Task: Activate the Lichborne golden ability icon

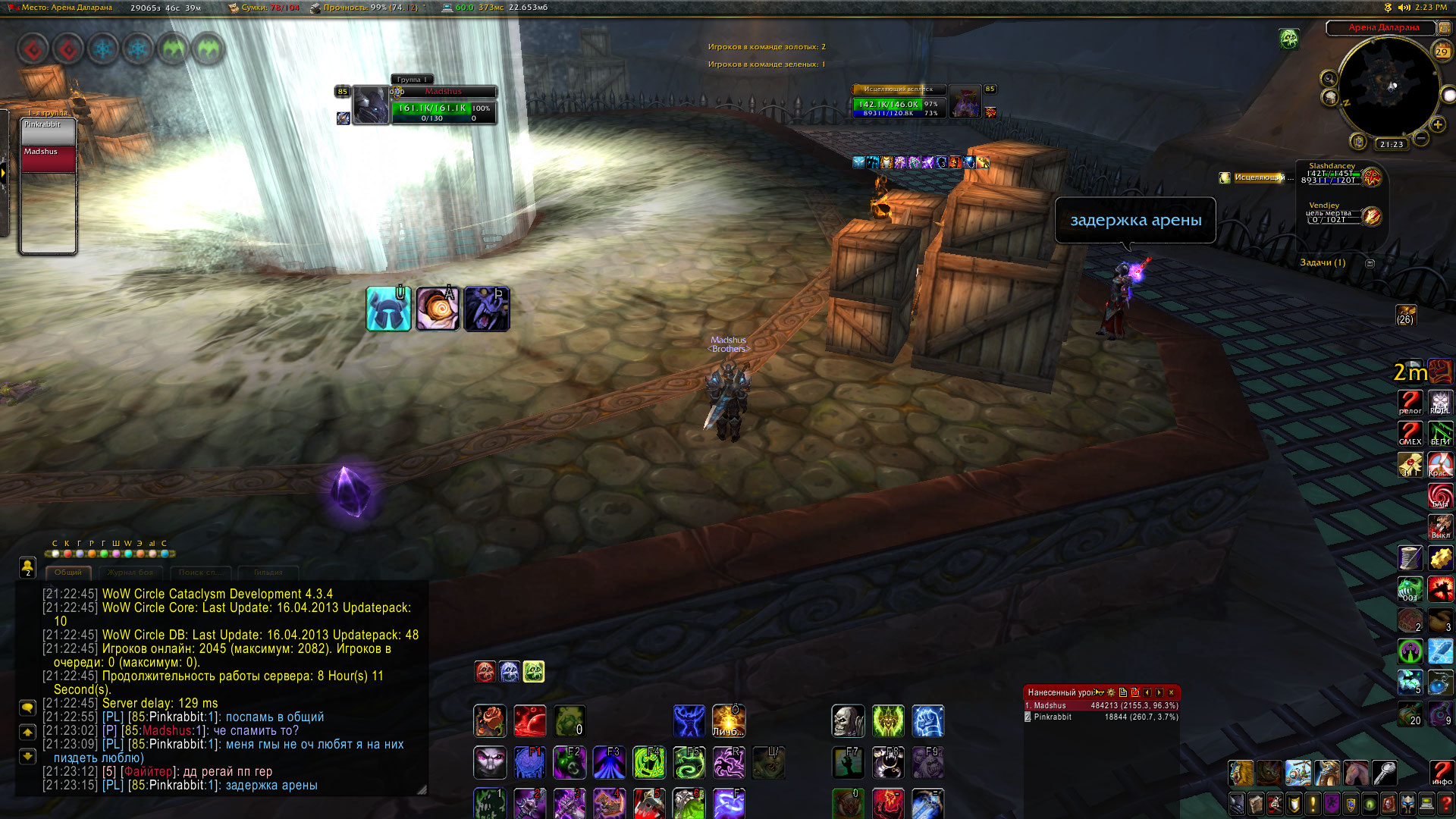Action: pos(728,721)
